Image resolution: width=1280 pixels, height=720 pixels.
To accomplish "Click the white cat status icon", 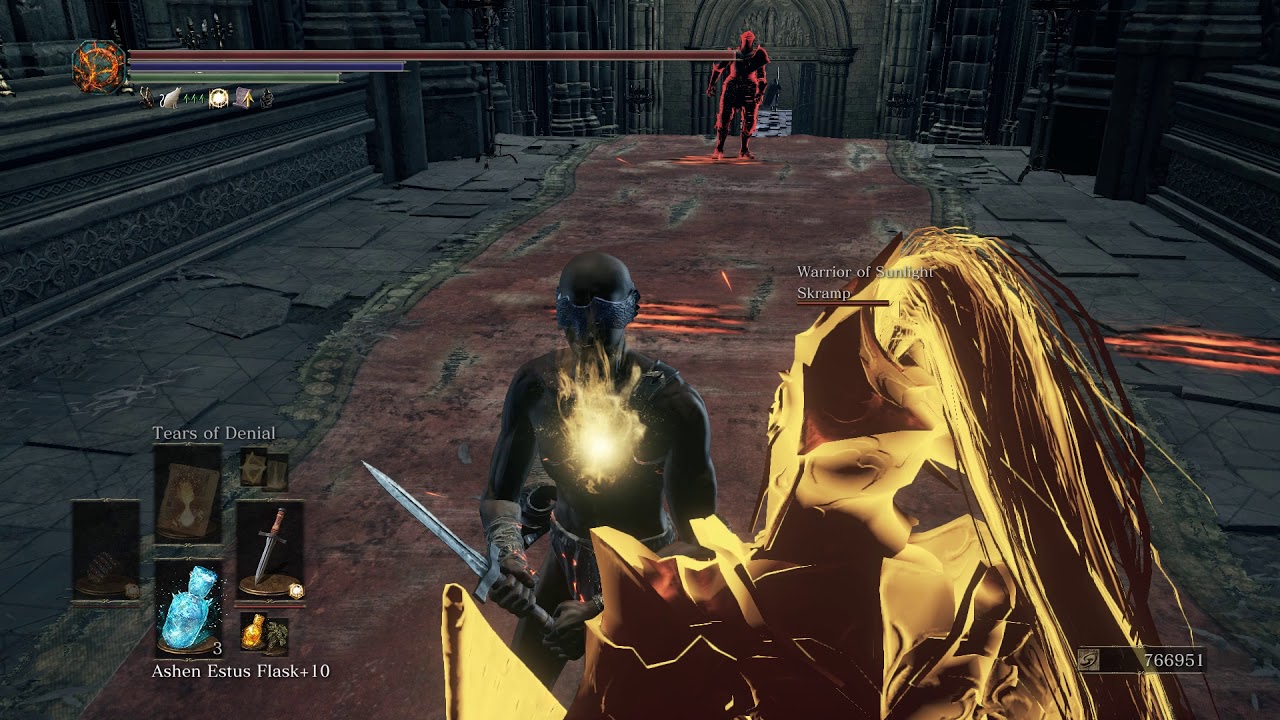I will (170, 97).
